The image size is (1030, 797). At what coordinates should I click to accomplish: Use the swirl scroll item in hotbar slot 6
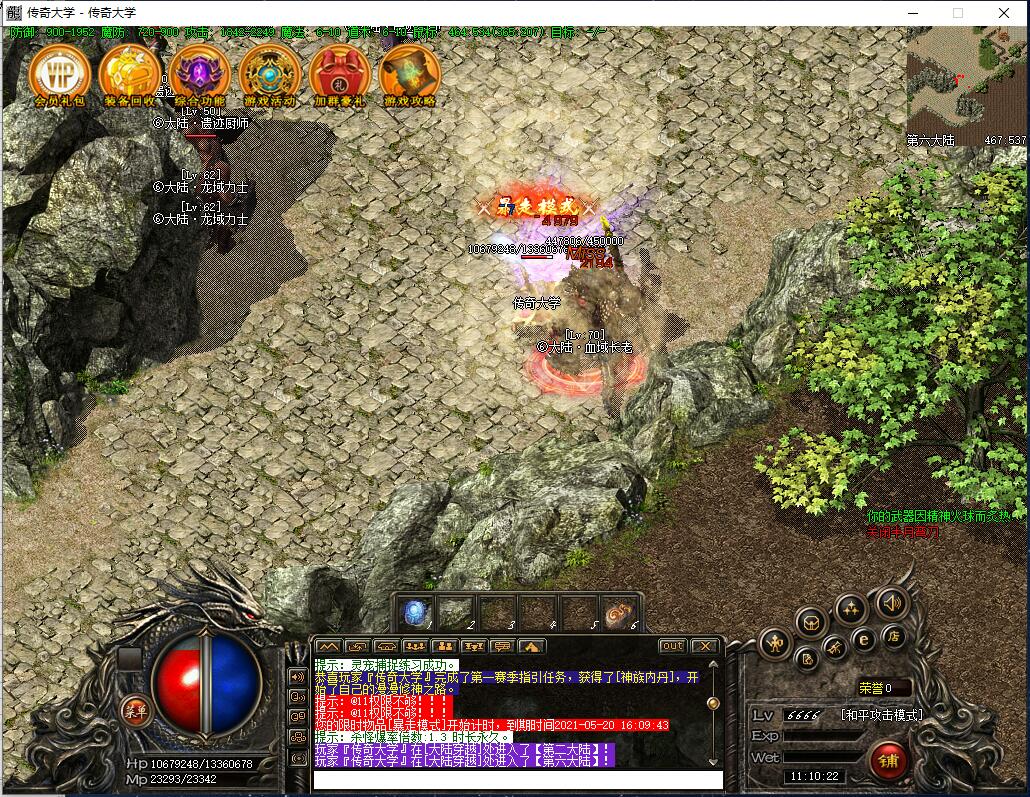click(x=619, y=612)
